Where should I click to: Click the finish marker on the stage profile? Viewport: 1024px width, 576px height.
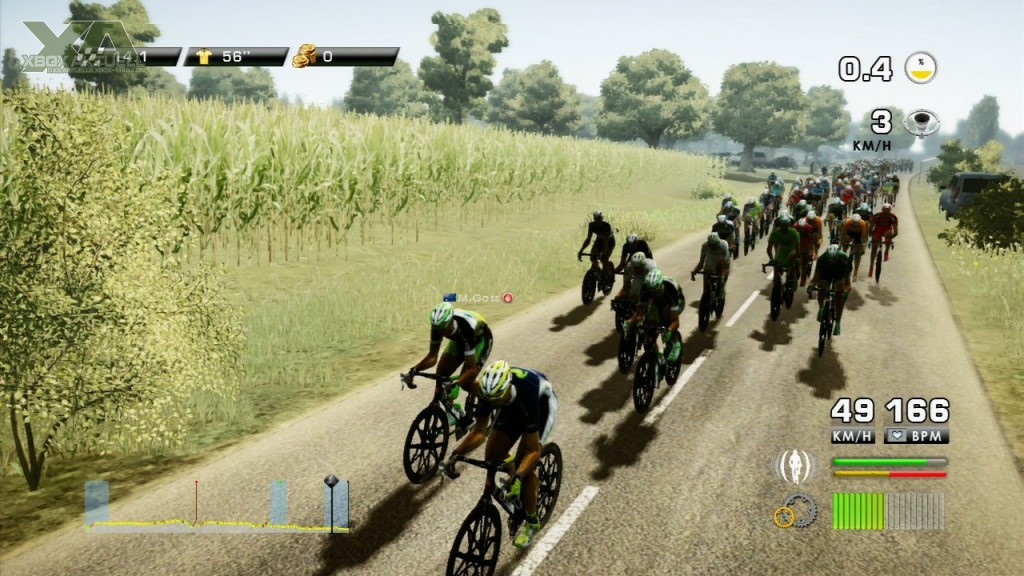(x=331, y=482)
